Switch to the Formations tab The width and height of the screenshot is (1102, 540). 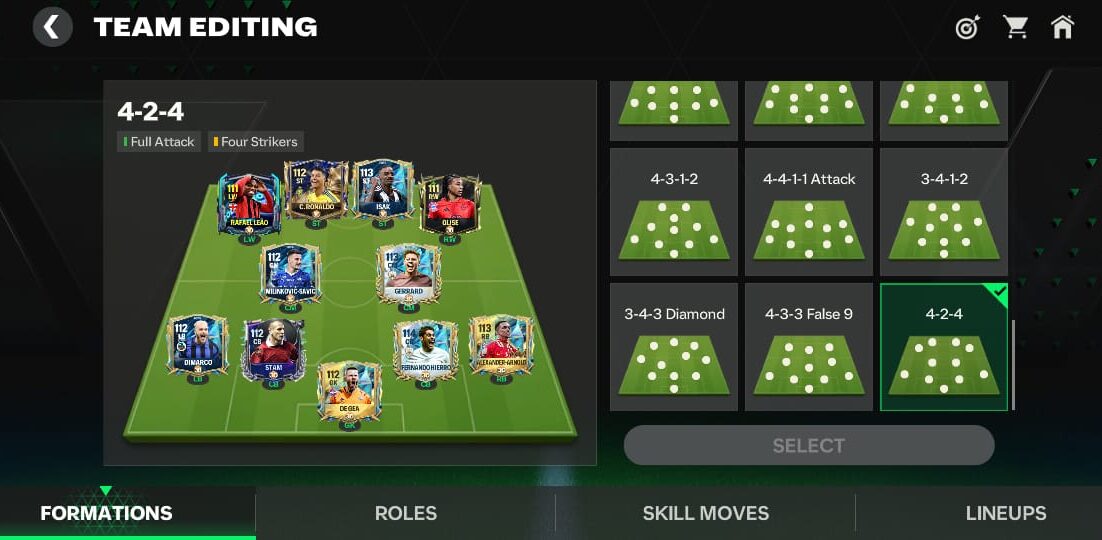tap(106, 514)
